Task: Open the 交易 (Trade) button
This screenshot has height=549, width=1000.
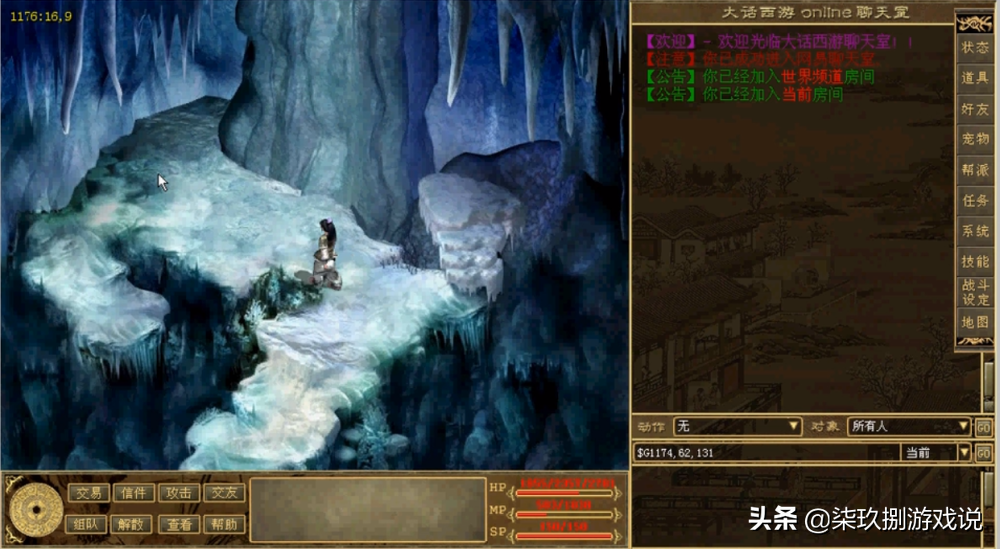Action: click(88, 493)
